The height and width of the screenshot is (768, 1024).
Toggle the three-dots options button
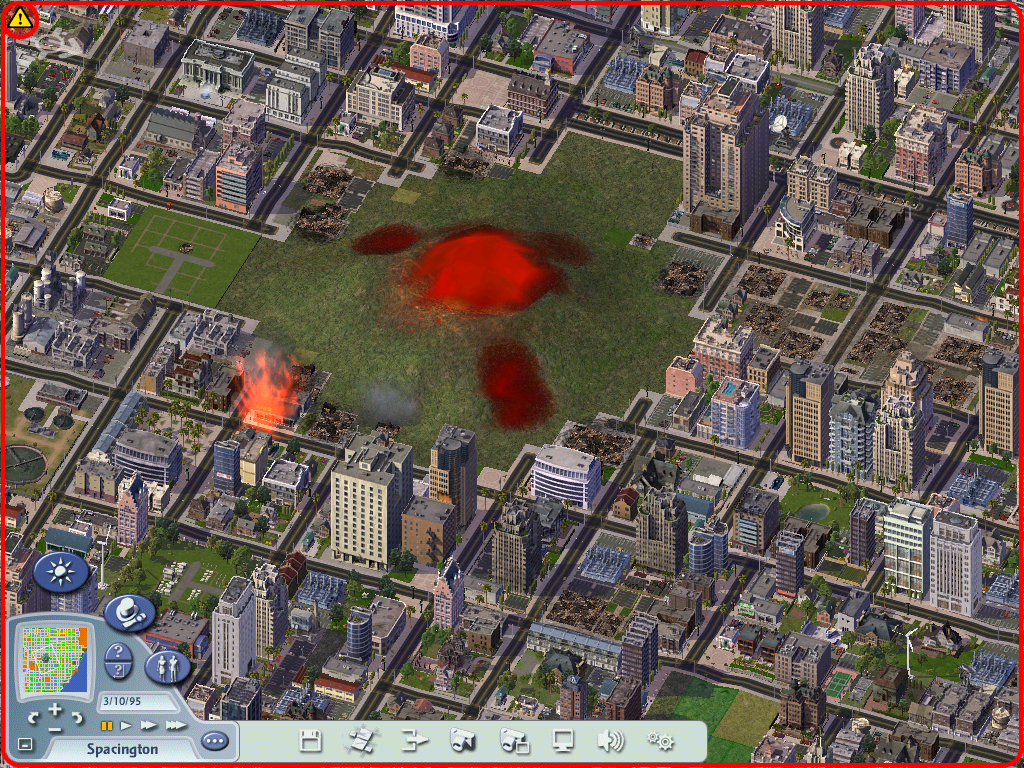click(214, 741)
